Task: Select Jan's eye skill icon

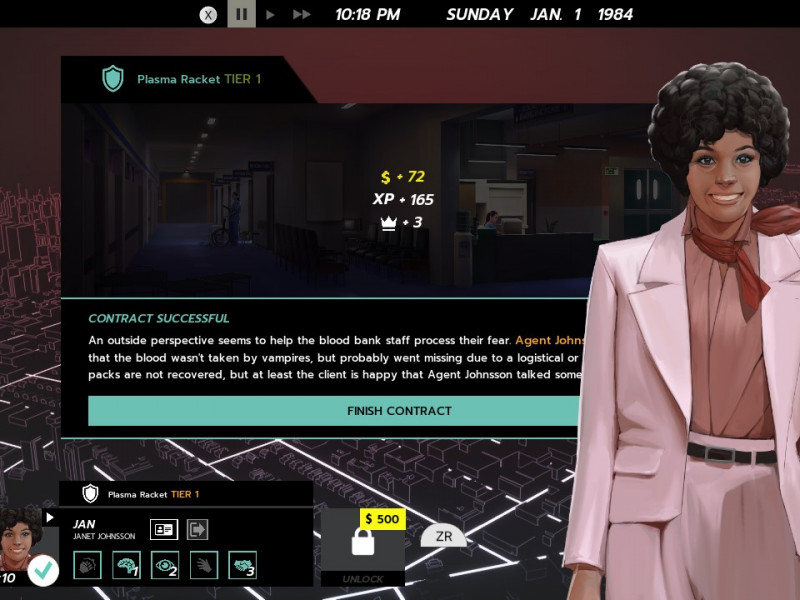Action: coord(165,565)
